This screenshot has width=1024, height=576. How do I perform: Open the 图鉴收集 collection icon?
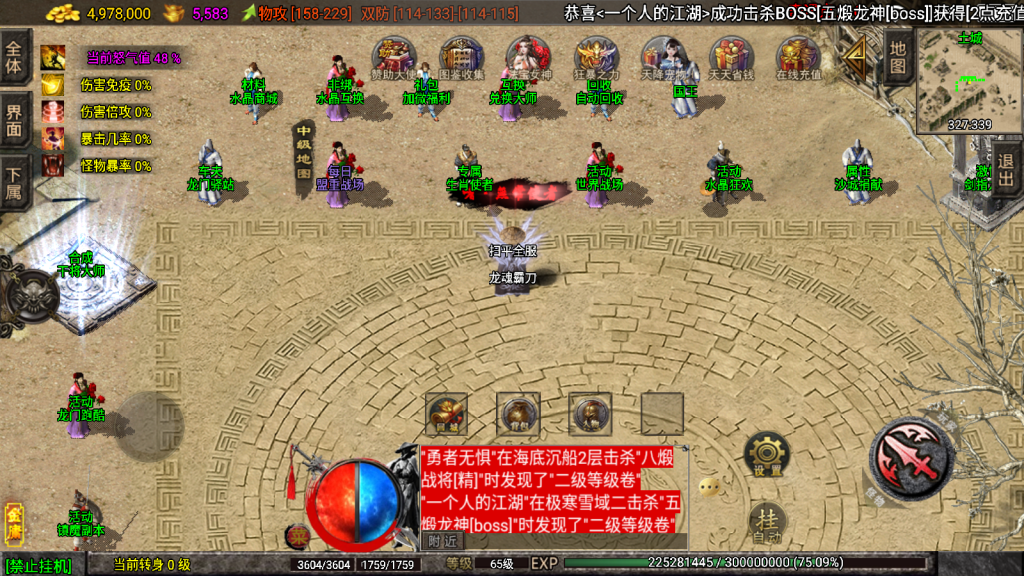461,58
